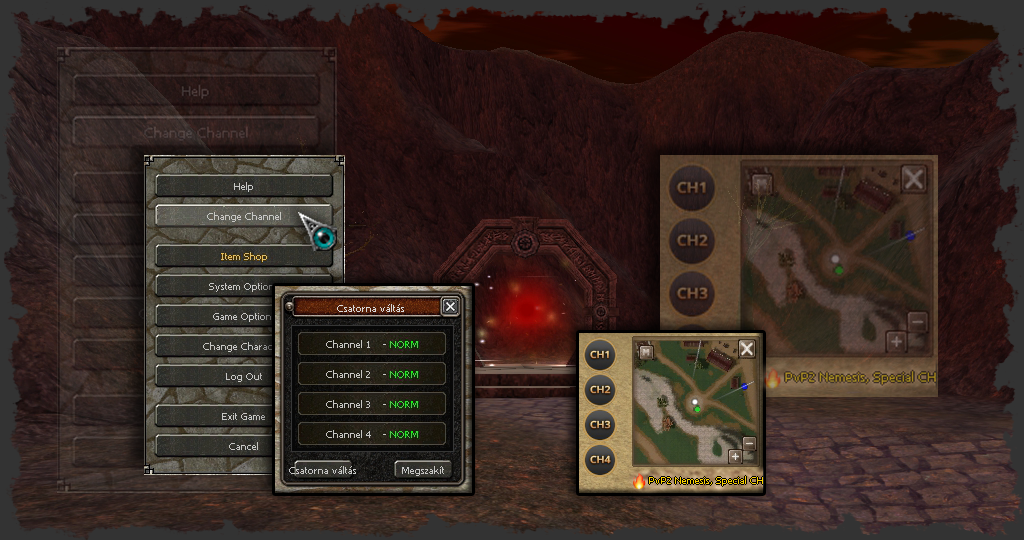Click the Megszakít button
The height and width of the screenshot is (540, 1024).
click(x=424, y=470)
